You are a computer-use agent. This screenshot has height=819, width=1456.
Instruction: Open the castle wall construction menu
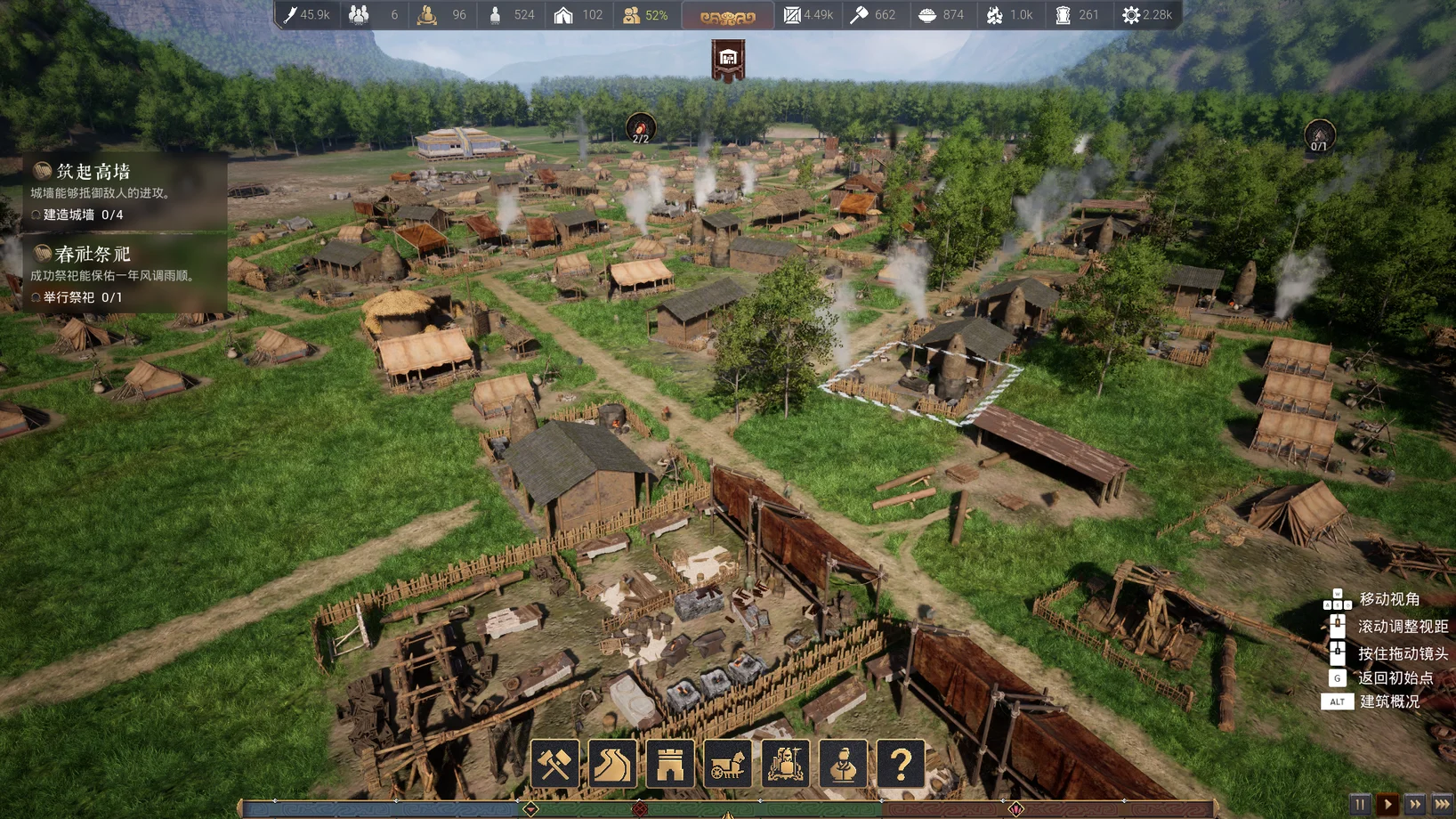[x=670, y=764]
